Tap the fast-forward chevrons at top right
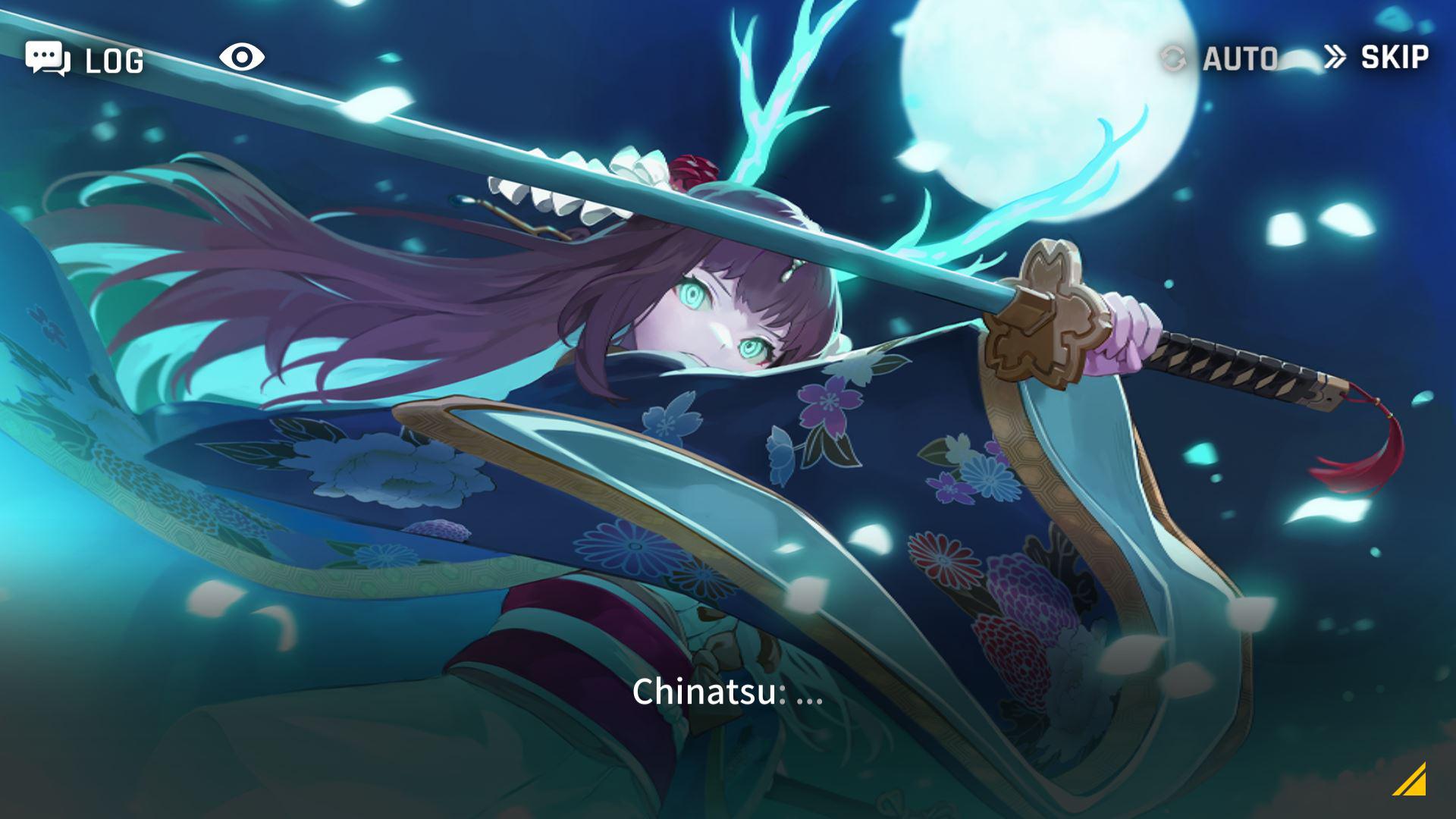This screenshot has height=819, width=1456. (x=1335, y=56)
